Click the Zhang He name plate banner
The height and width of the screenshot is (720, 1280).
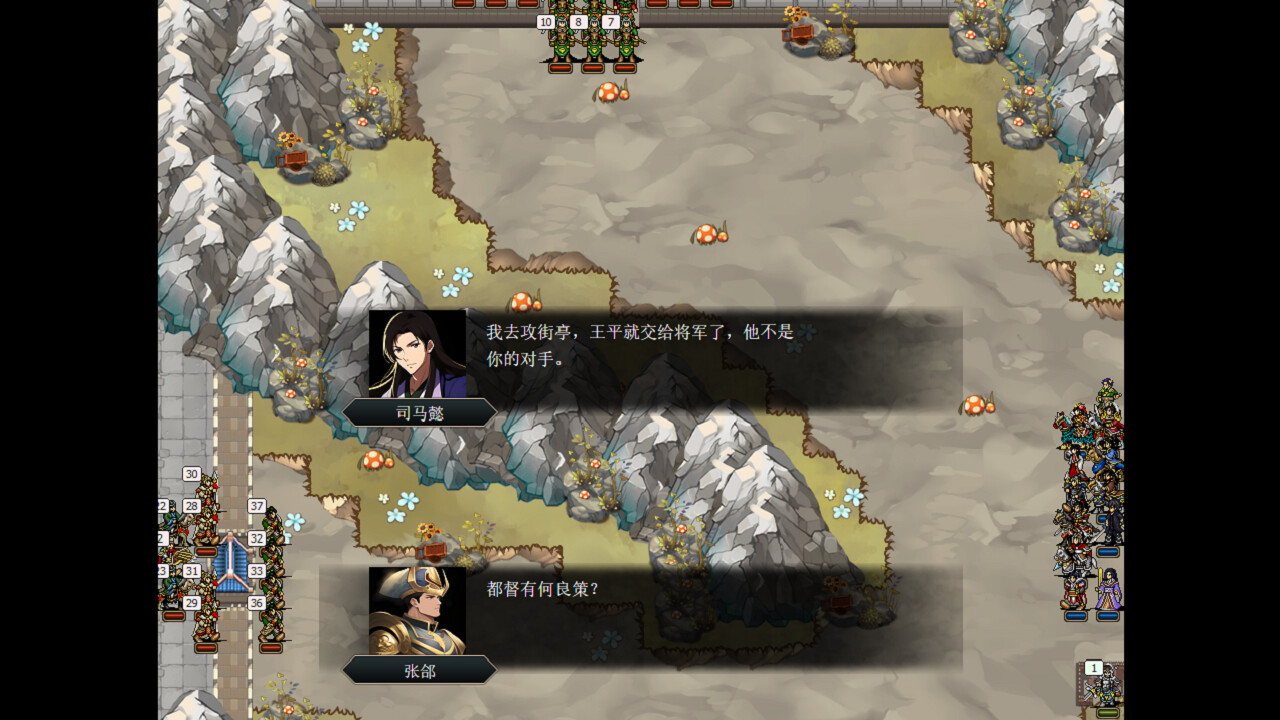click(x=418, y=670)
